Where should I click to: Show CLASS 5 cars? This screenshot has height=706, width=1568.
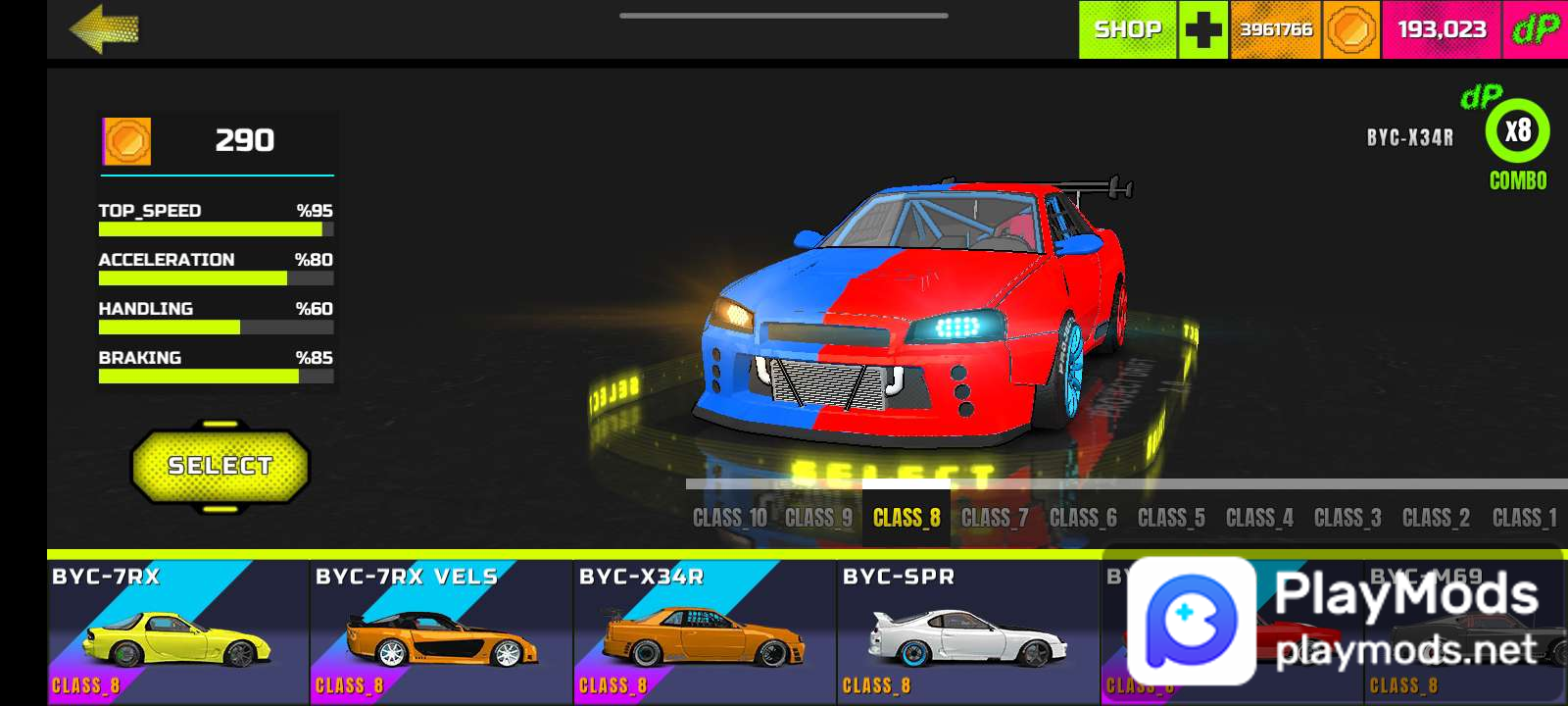click(1171, 518)
